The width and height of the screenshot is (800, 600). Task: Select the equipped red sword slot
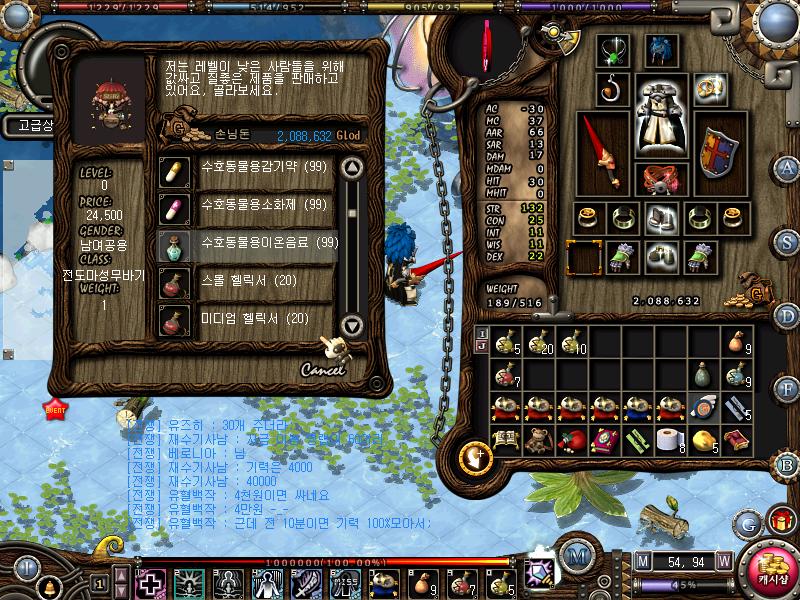(603, 150)
